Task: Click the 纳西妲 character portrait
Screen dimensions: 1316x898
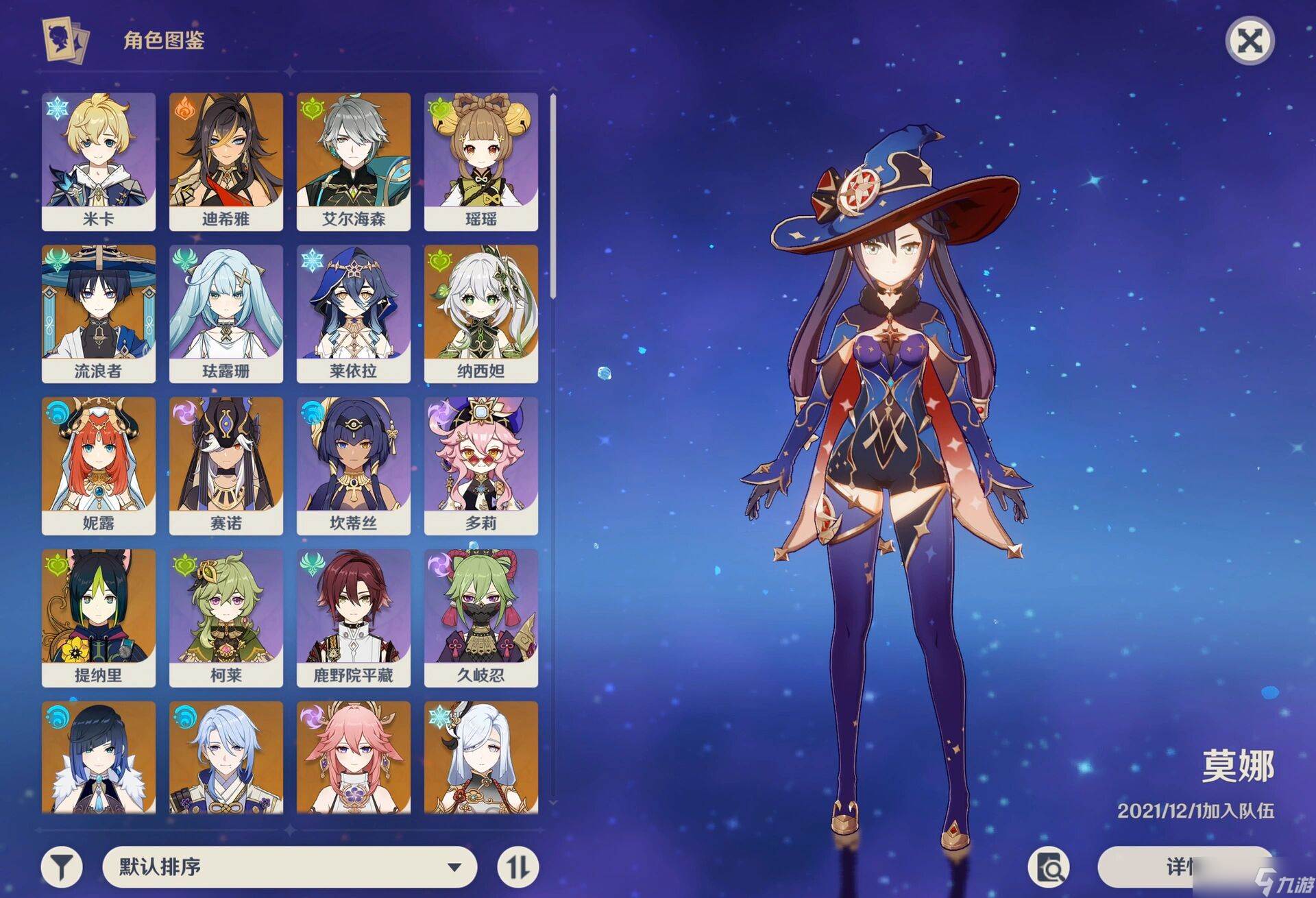Action: coord(481,313)
